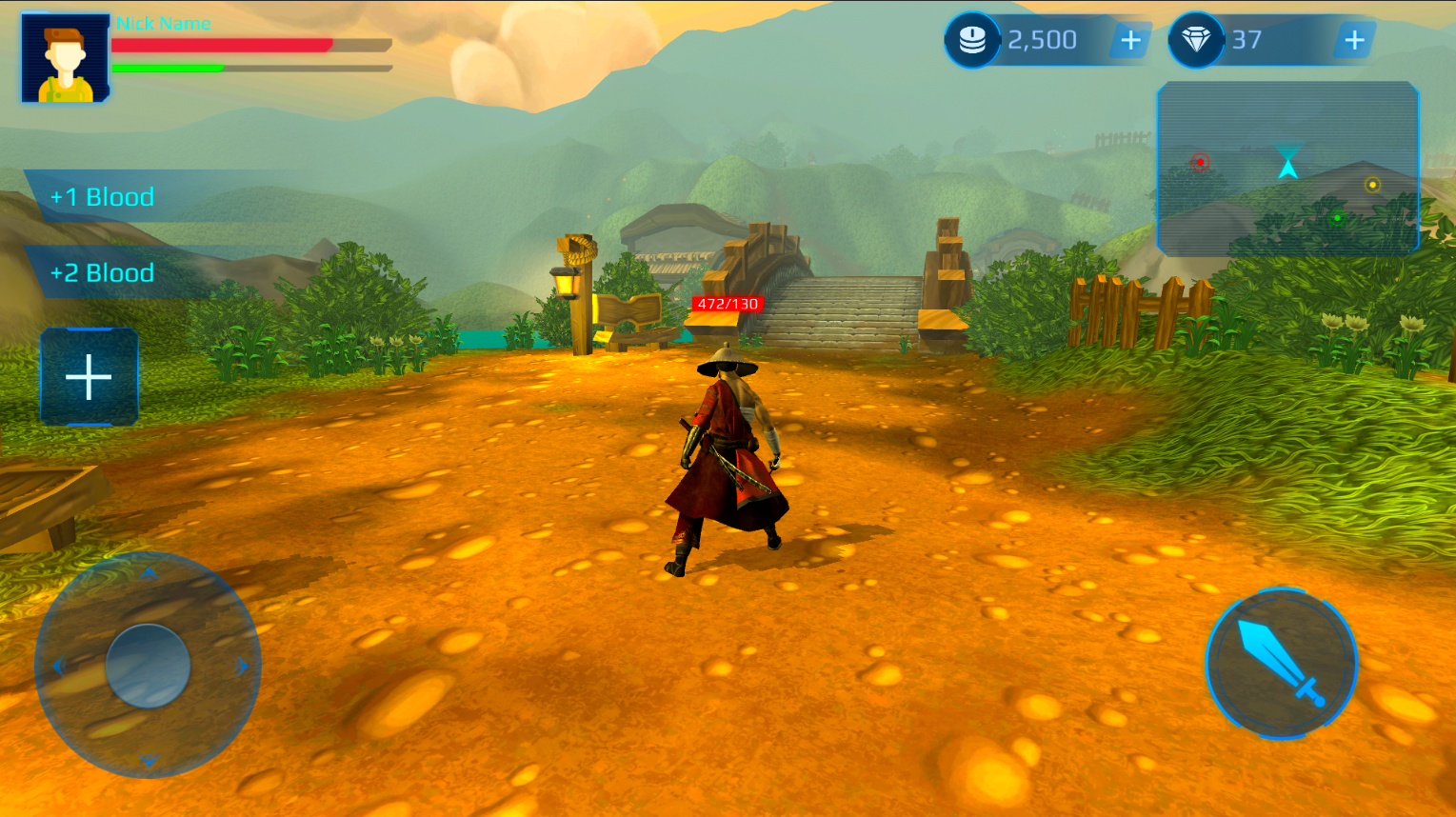This screenshot has width=1456, height=817.
Task: Select the yellow marker on the minimap
Action: click(x=1372, y=185)
